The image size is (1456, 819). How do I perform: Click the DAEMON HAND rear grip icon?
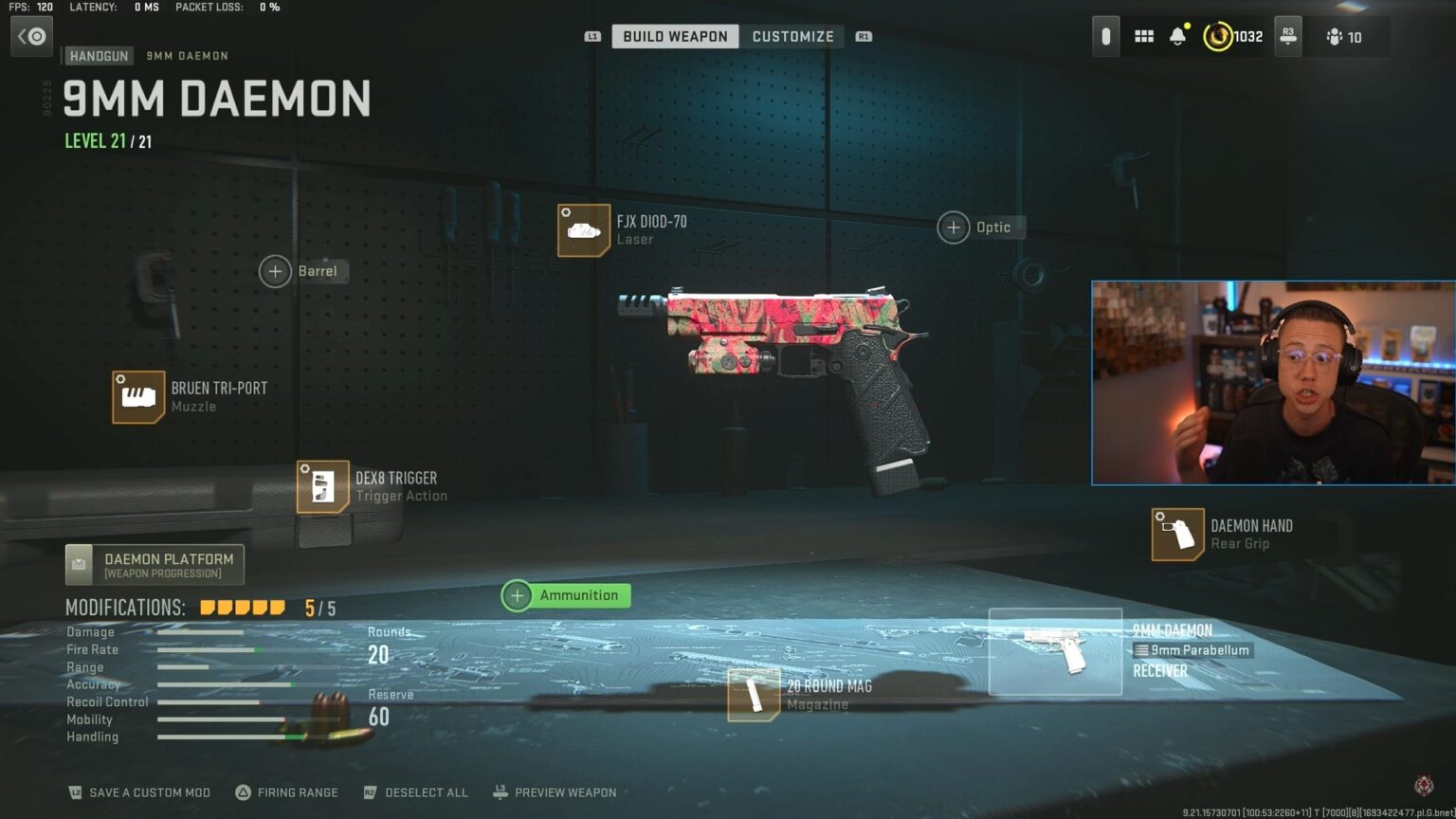[x=1176, y=534]
